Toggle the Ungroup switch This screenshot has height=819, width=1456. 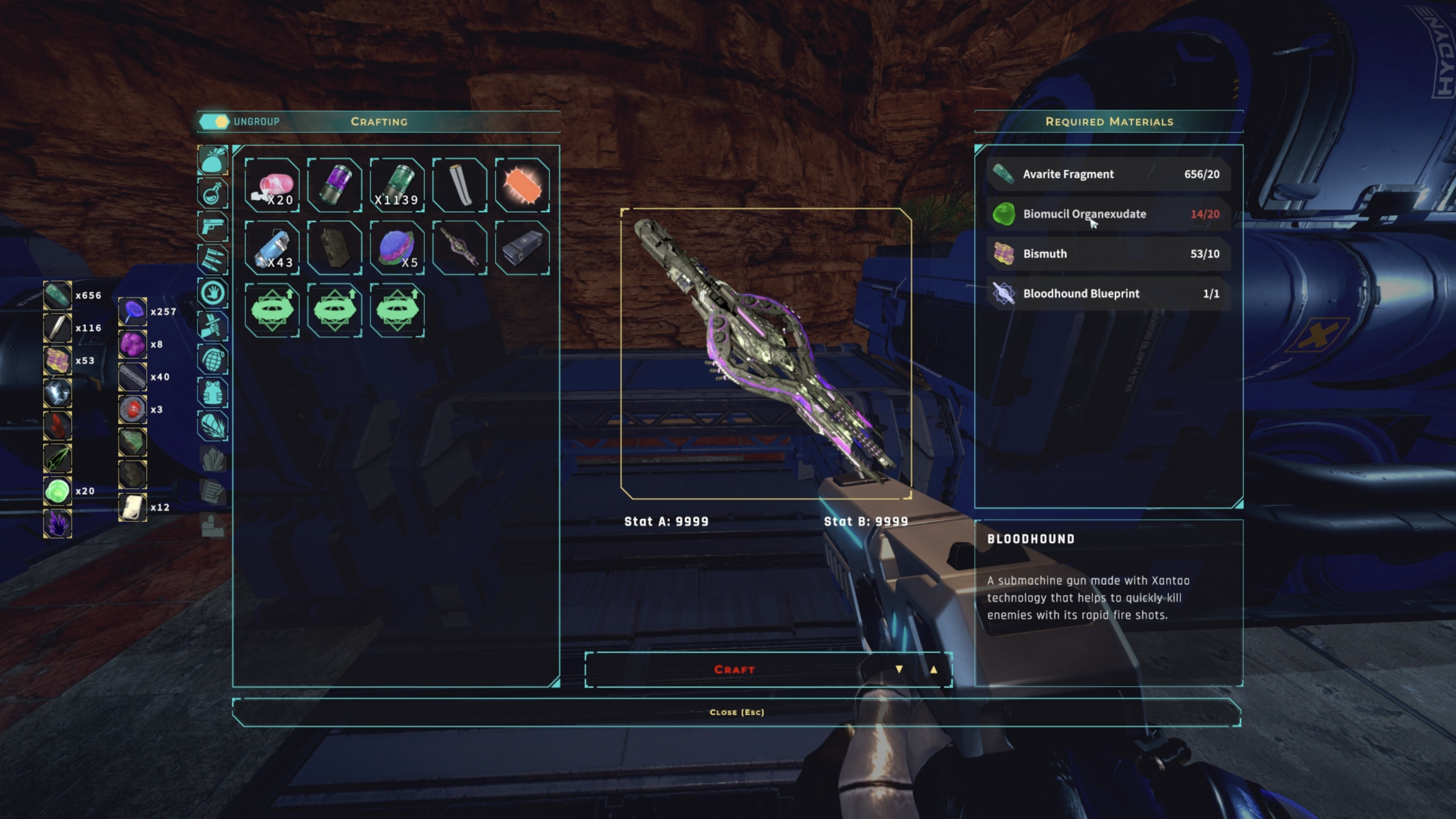click(x=213, y=121)
